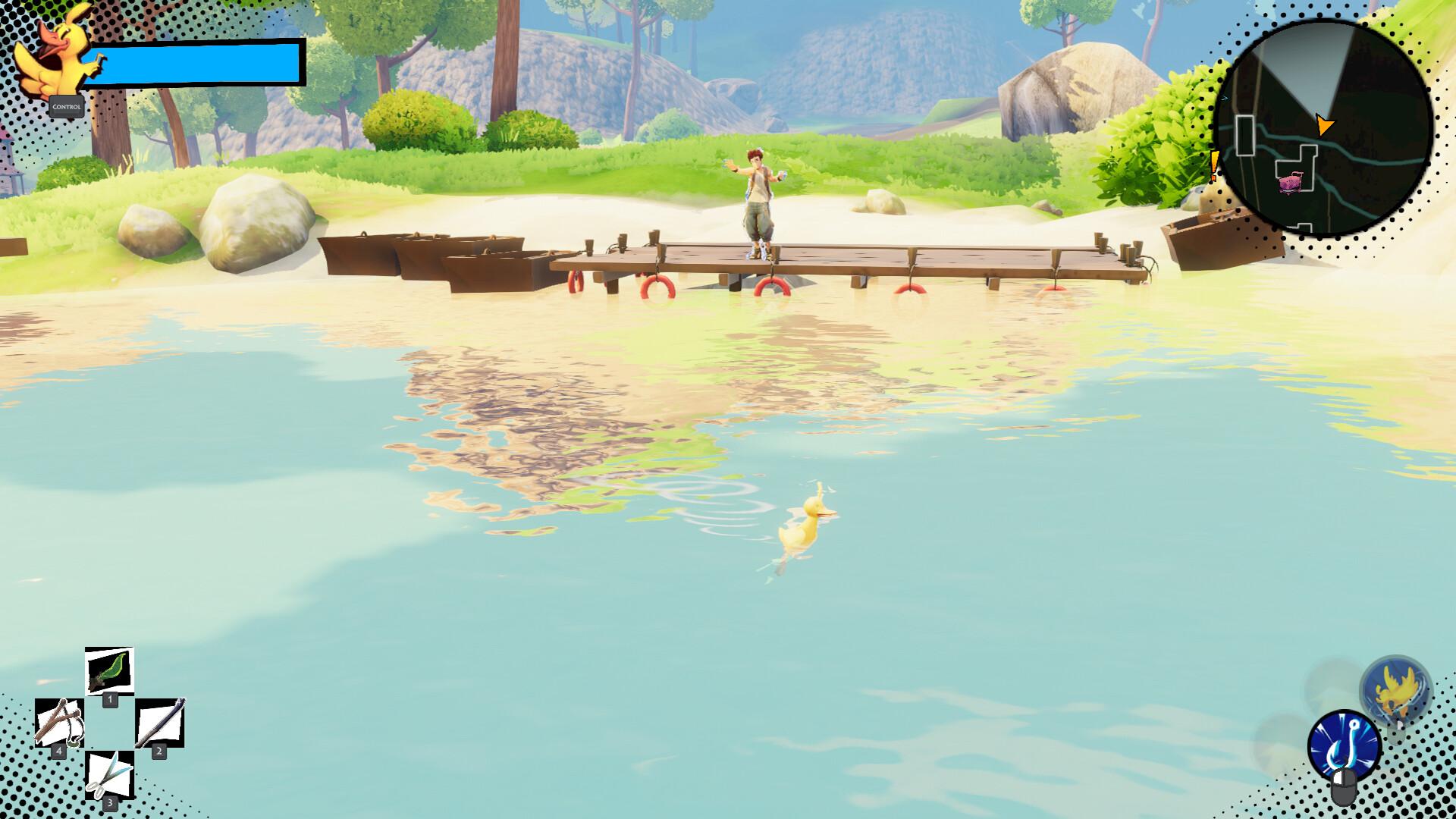Click the orange player arrow on the minimap
This screenshot has width=1456, height=819.
[x=1325, y=124]
